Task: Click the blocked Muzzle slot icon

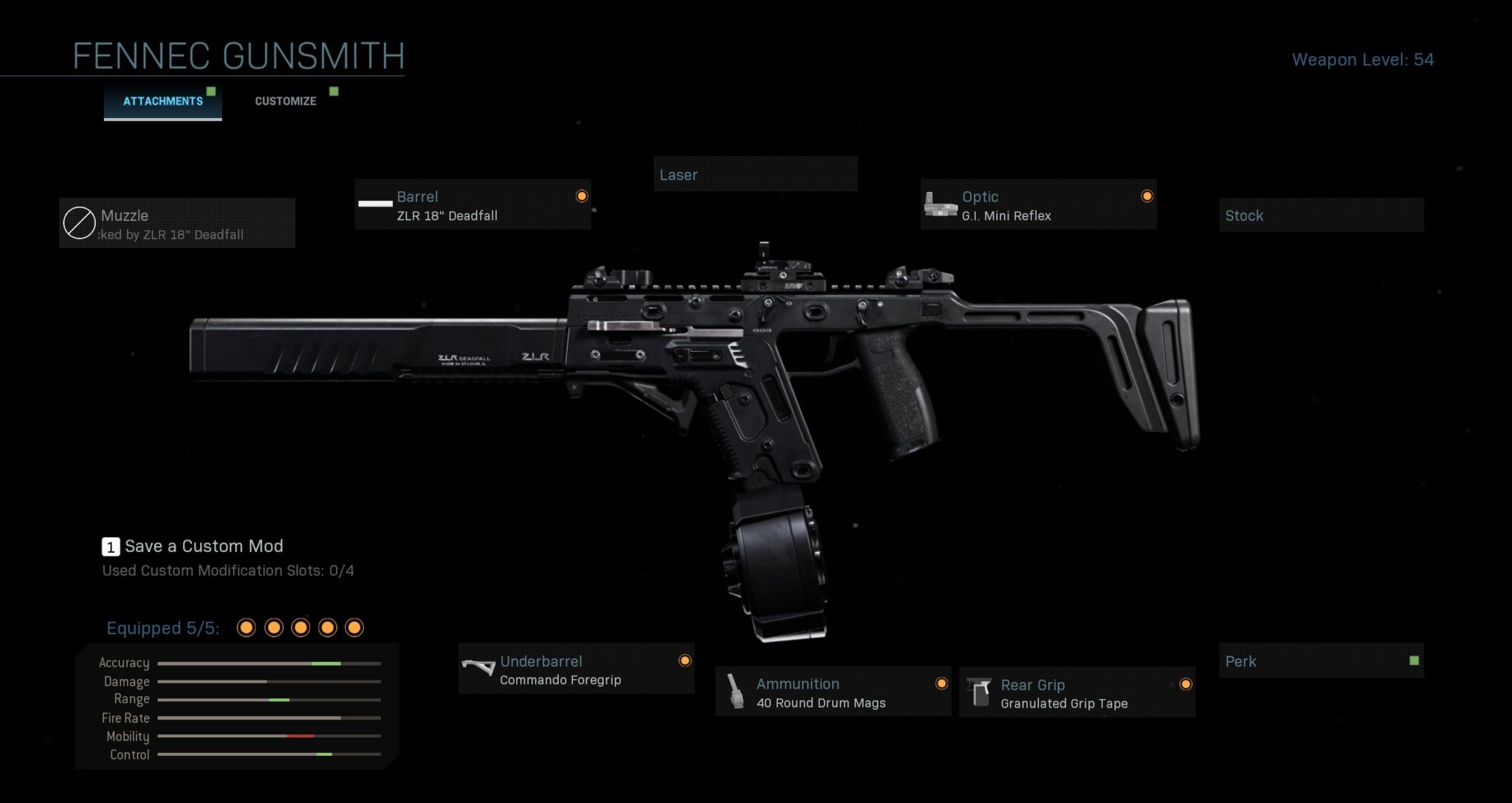Action: tap(78, 223)
